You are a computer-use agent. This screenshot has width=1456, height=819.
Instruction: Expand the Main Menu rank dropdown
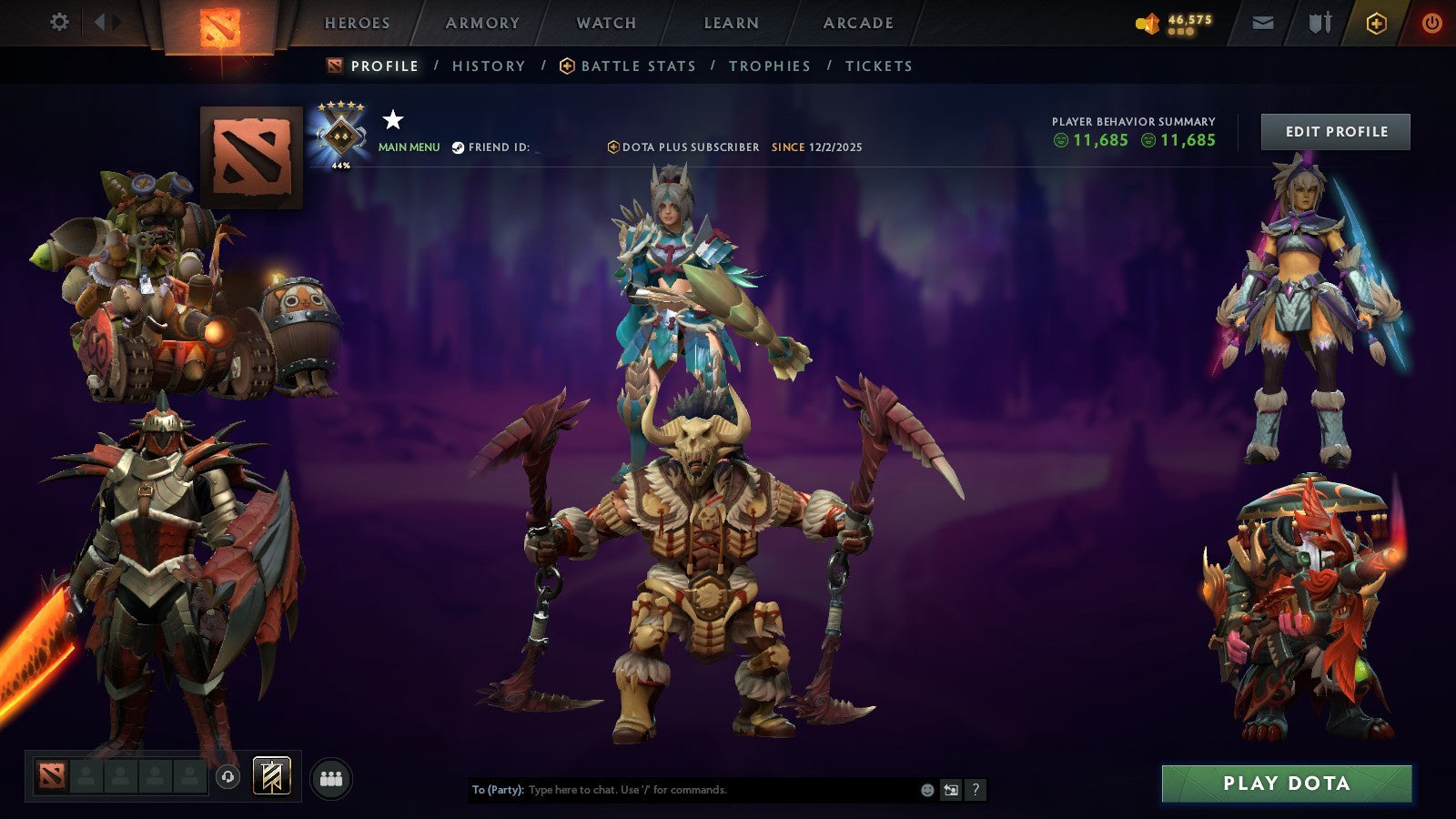tap(408, 146)
